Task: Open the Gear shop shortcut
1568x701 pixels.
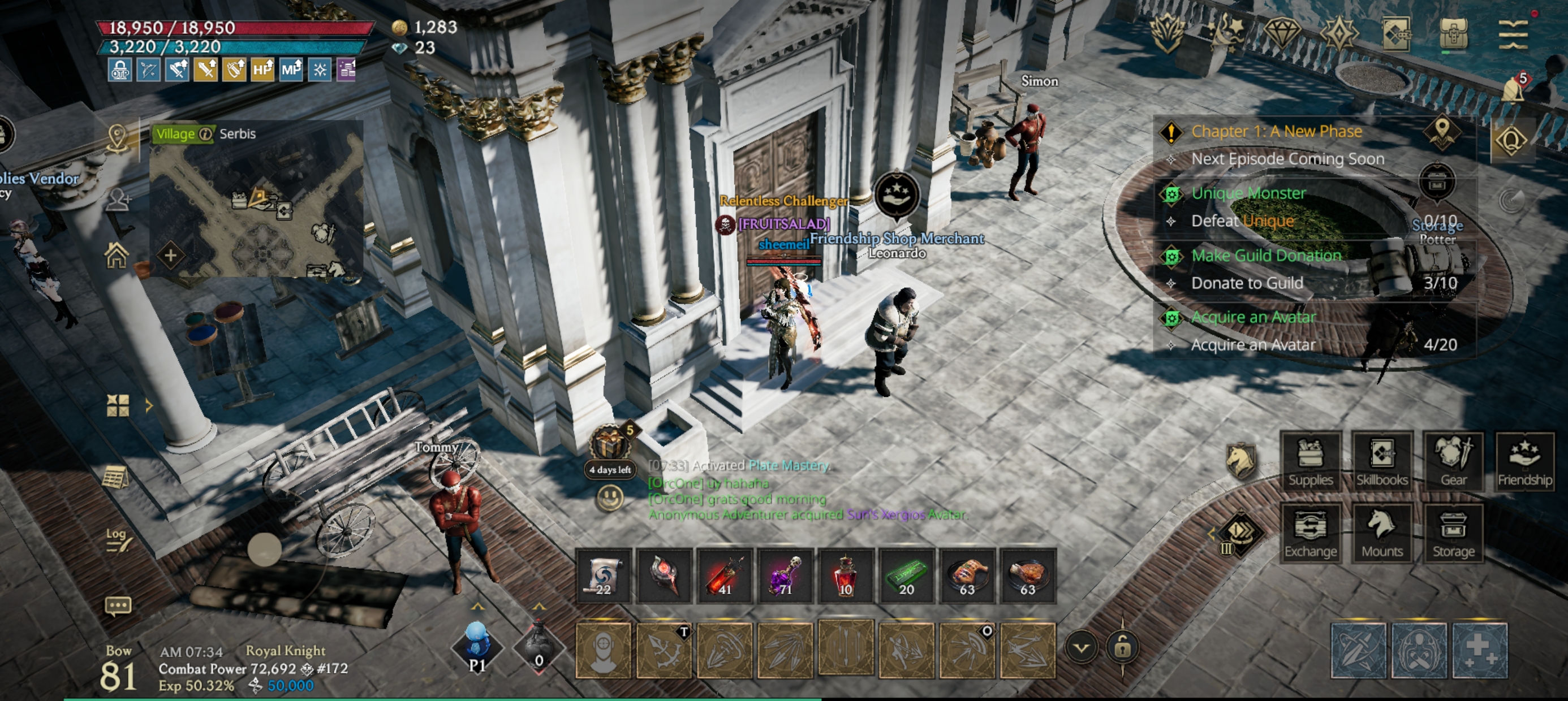Action: coord(1454,461)
